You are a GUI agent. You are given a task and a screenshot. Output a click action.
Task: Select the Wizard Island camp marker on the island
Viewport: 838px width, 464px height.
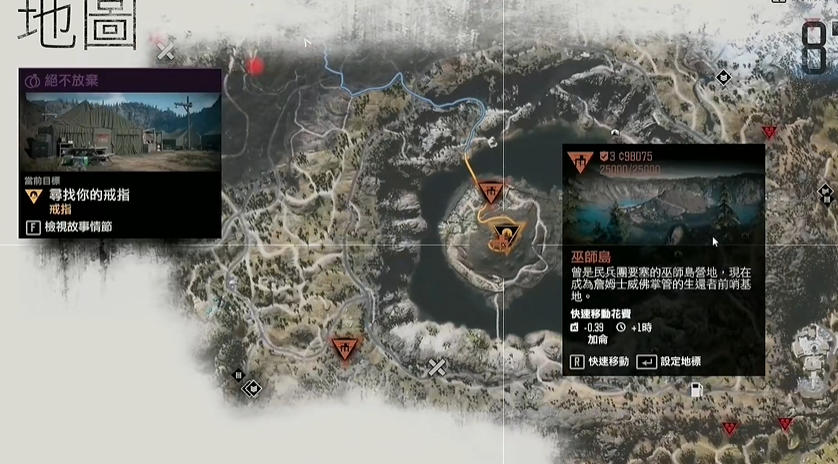490,192
